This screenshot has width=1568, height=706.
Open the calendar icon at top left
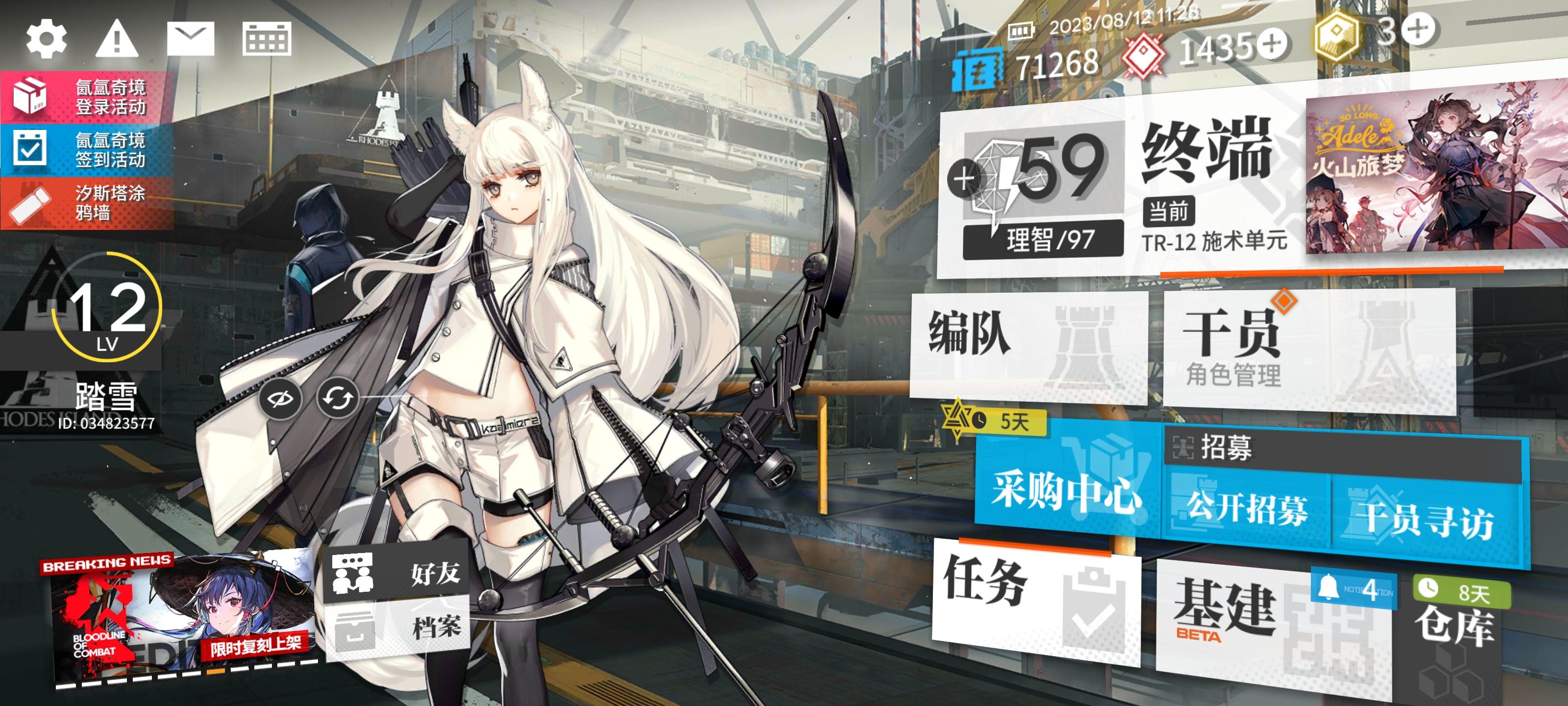coord(267,41)
